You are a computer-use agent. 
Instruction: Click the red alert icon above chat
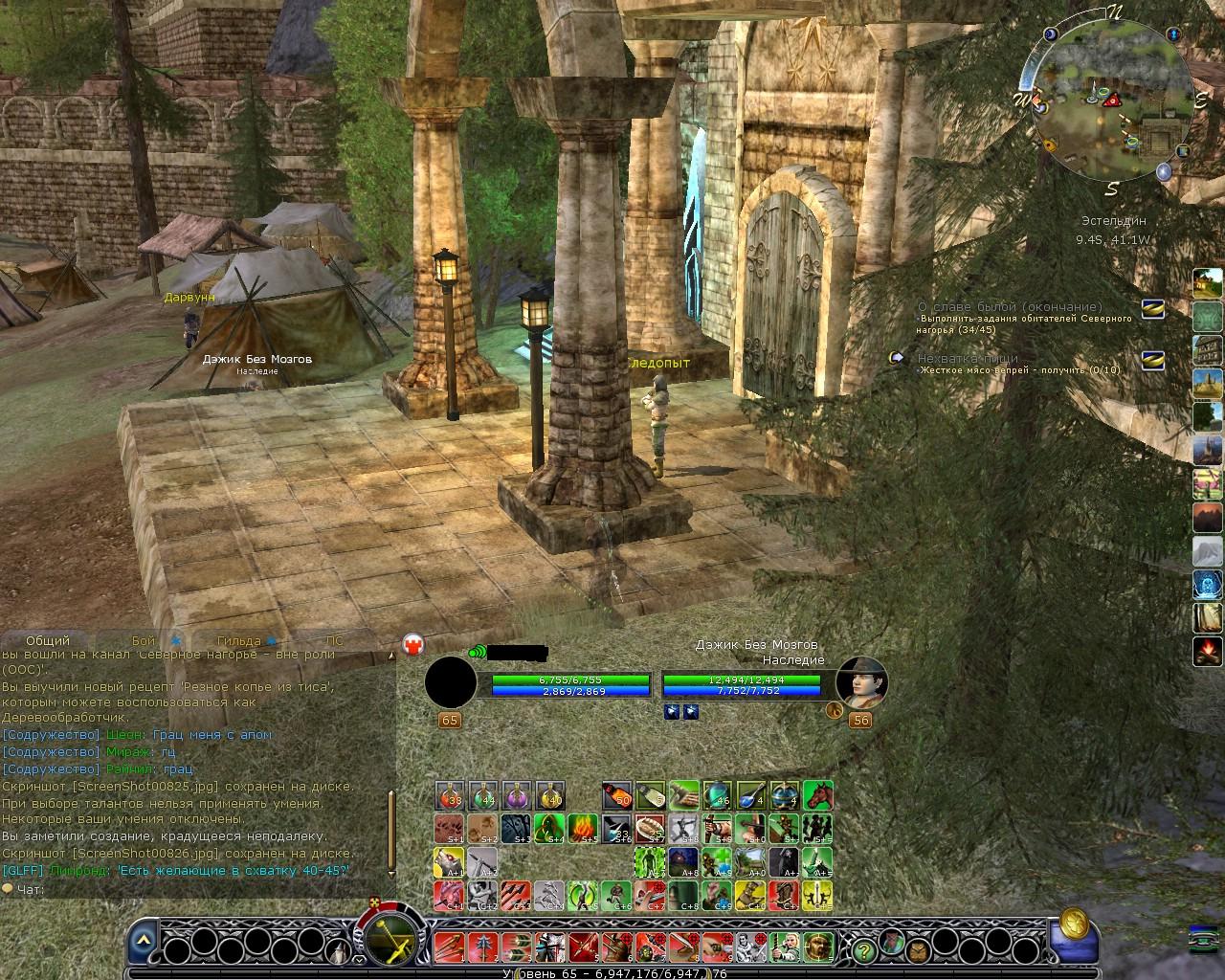click(x=413, y=644)
